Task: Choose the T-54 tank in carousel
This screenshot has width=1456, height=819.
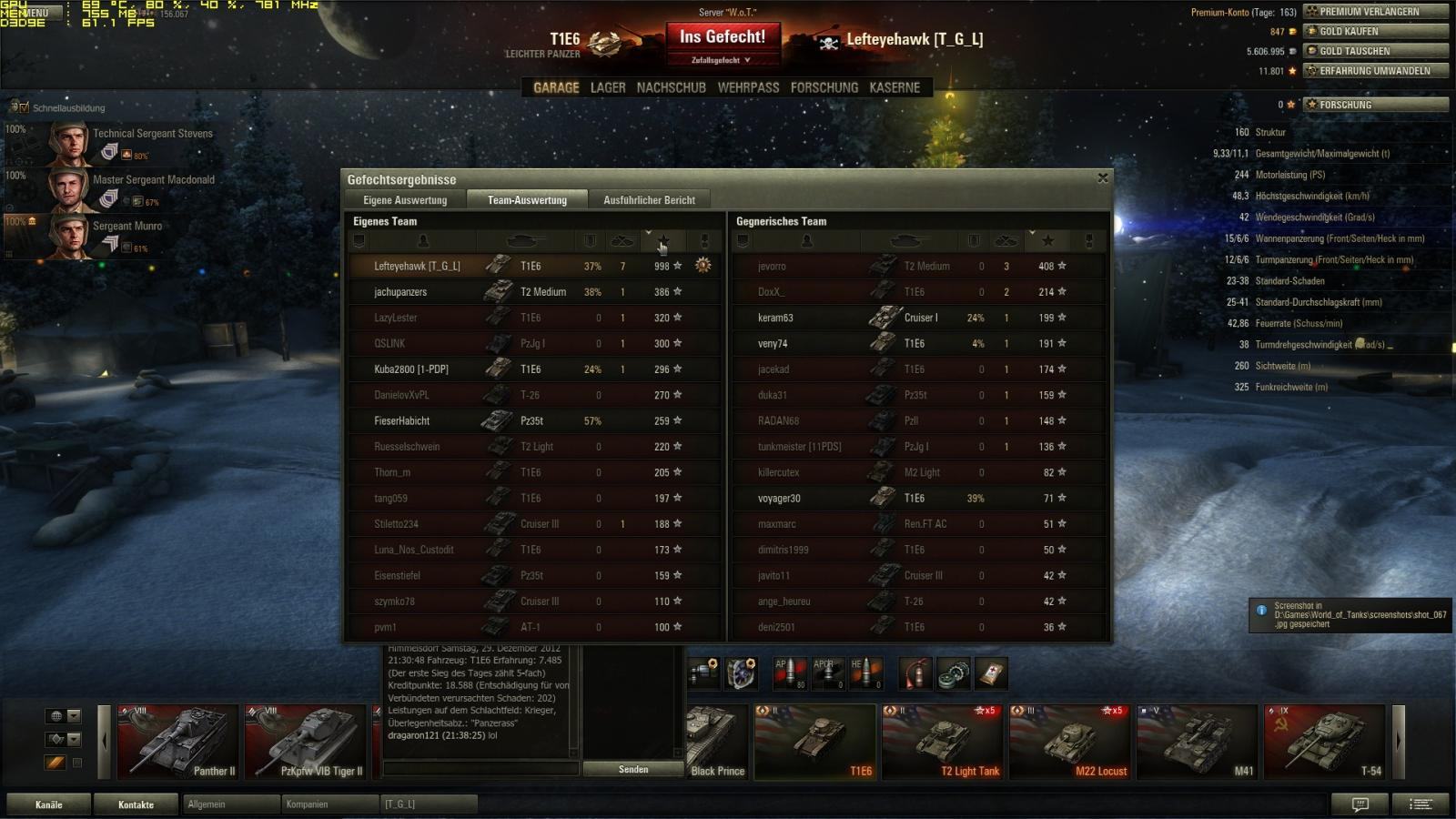Action: (x=1324, y=742)
